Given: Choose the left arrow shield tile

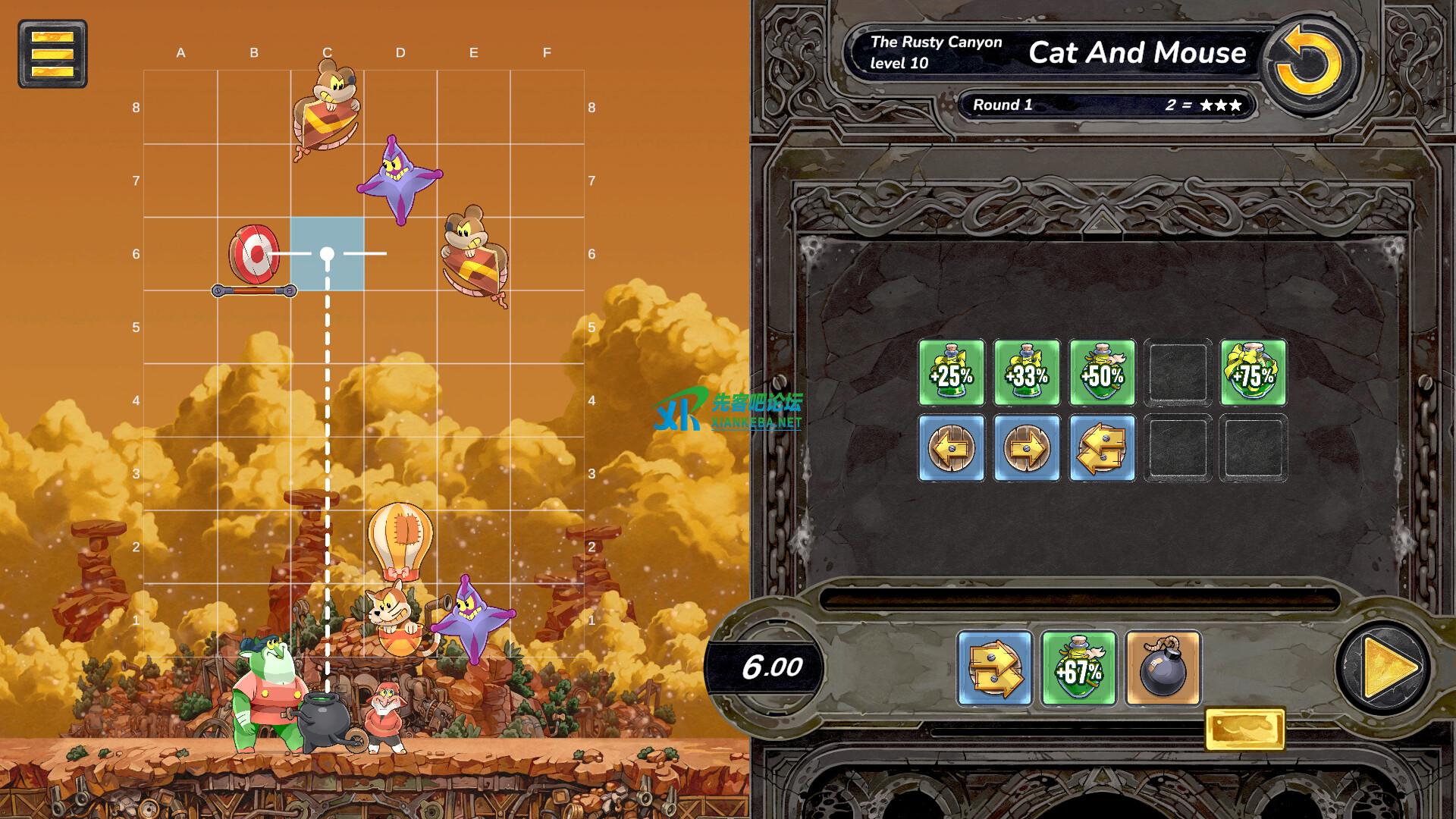Looking at the screenshot, I should click(951, 448).
